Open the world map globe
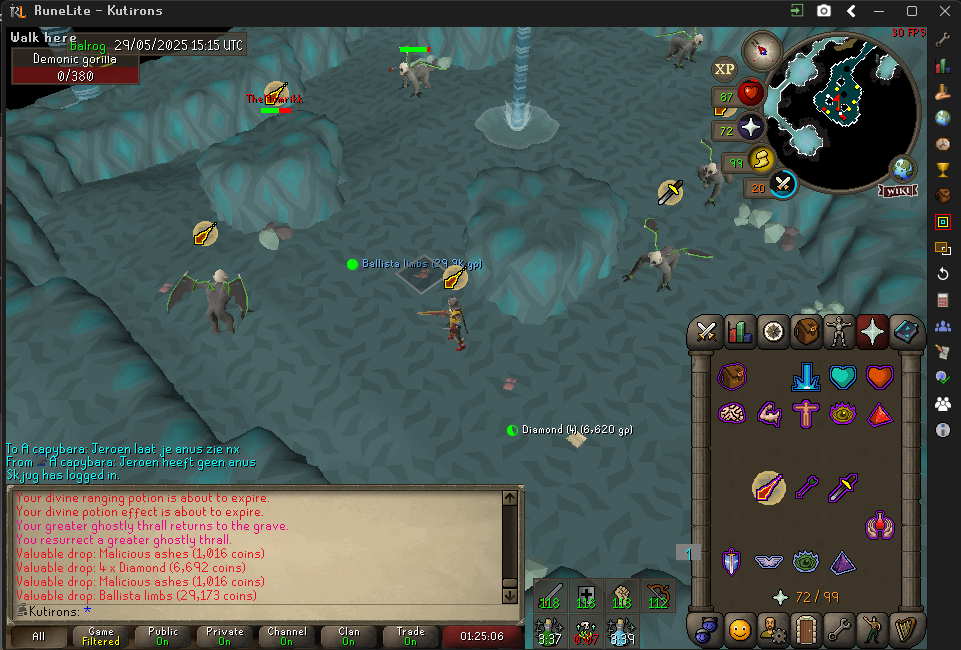This screenshot has height=650, width=961. coord(903,168)
